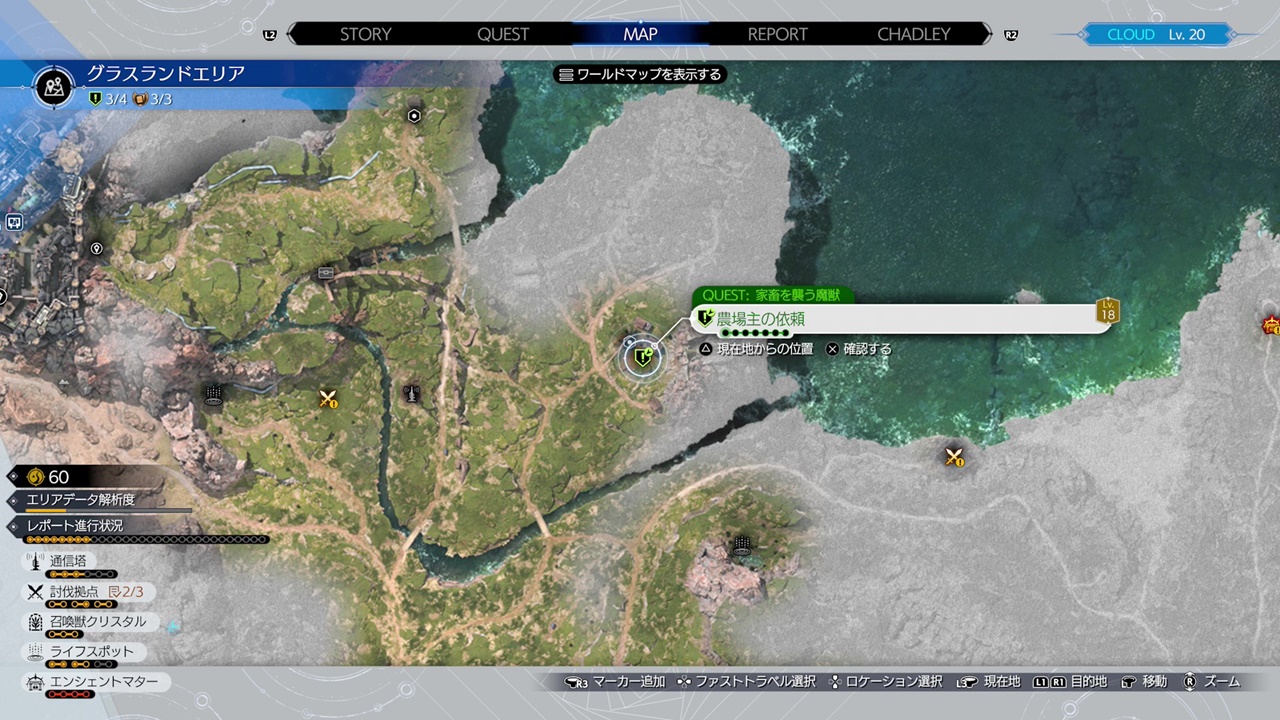Screen dimensions: 1280x720
Task: Select the communication tower marker on the grassland
Action: tap(410, 394)
